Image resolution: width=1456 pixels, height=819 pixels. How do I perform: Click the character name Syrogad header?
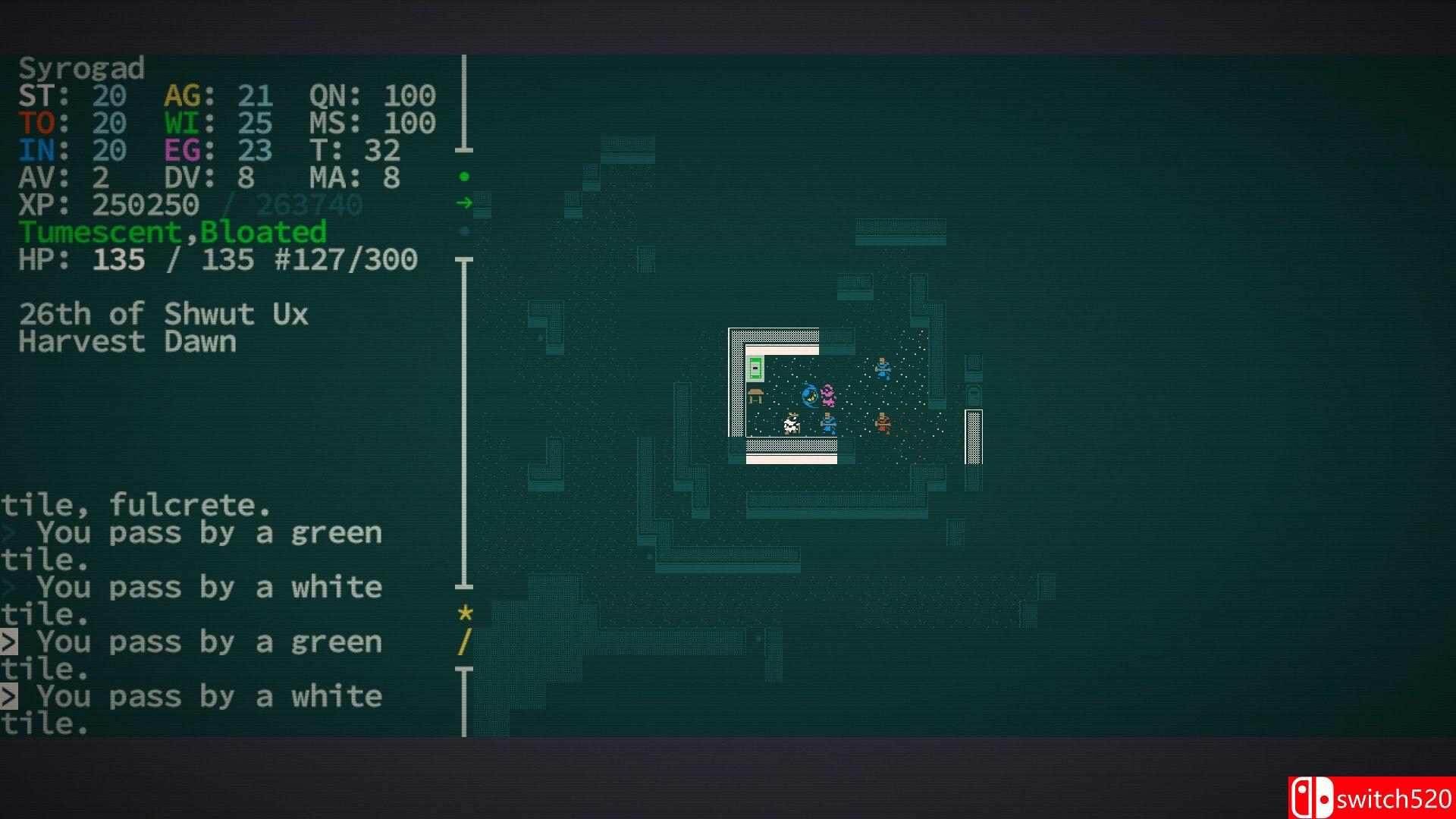[x=82, y=68]
